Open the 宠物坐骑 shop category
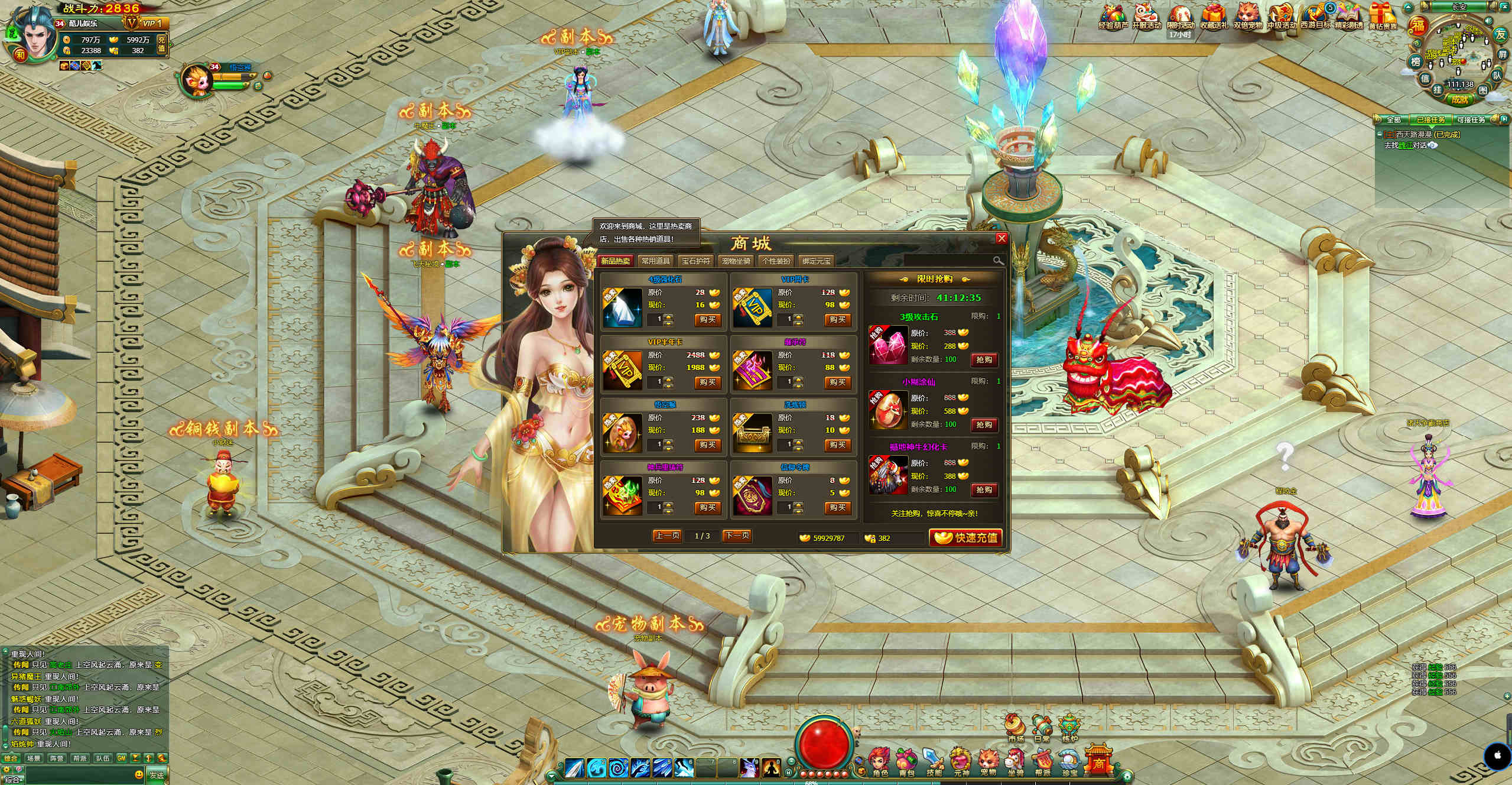Viewport: 1512px width, 785px height. pos(736,261)
